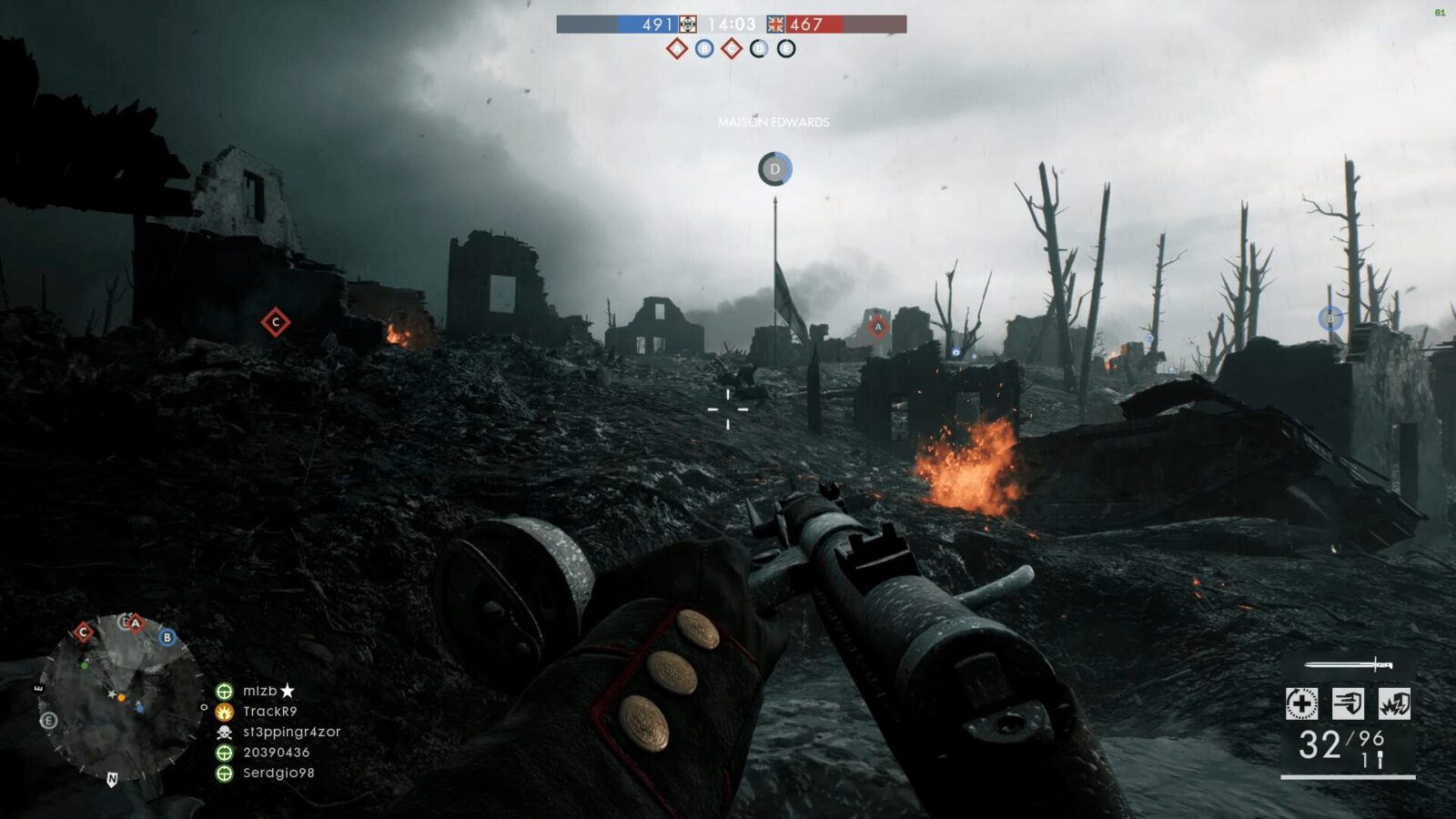Select the E objective on the minimap

point(49,721)
